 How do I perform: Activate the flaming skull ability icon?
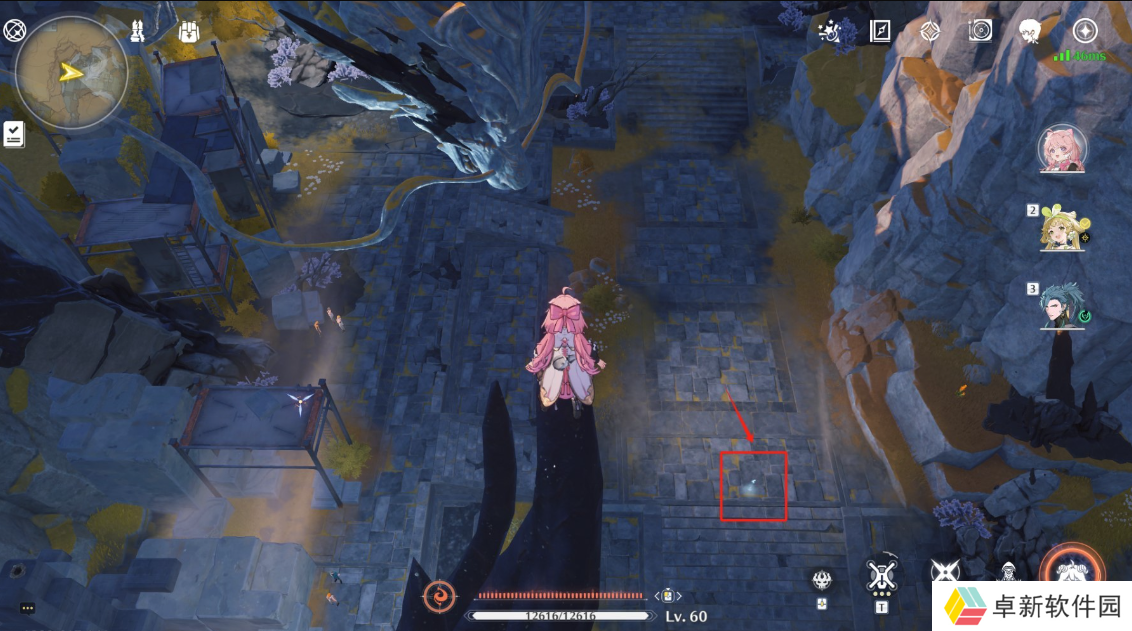tap(821, 580)
